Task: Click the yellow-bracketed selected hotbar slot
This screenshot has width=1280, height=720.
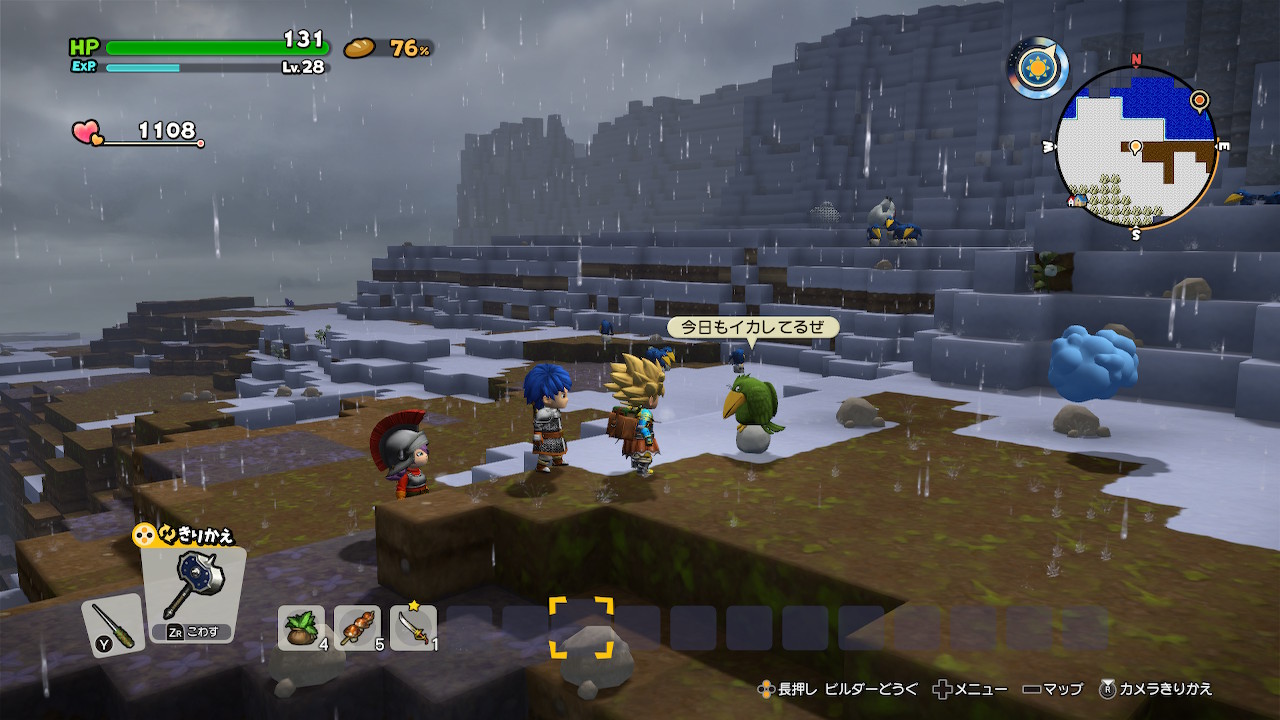Action: tap(581, 627)
